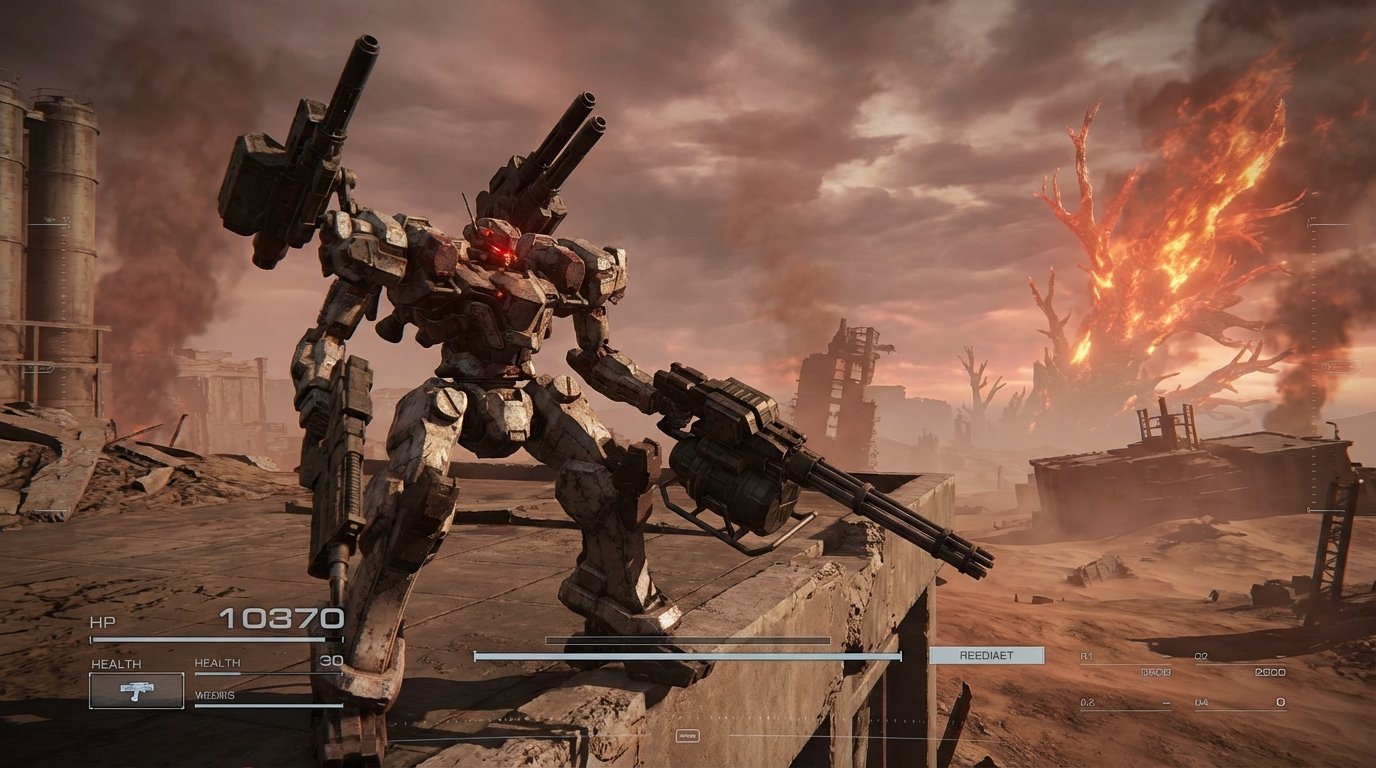The width and height of the screenshot is (1376, 768).
Task: Click the WEAPONS status indicator
Action: 215,696
